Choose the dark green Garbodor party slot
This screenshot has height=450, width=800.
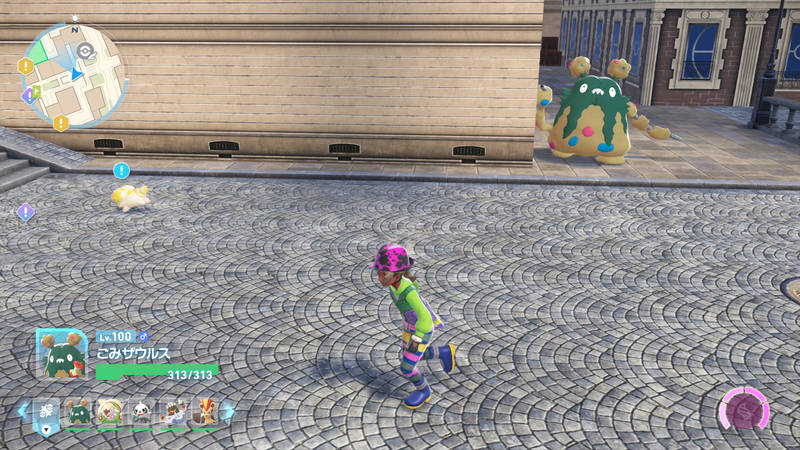(78, 411)
